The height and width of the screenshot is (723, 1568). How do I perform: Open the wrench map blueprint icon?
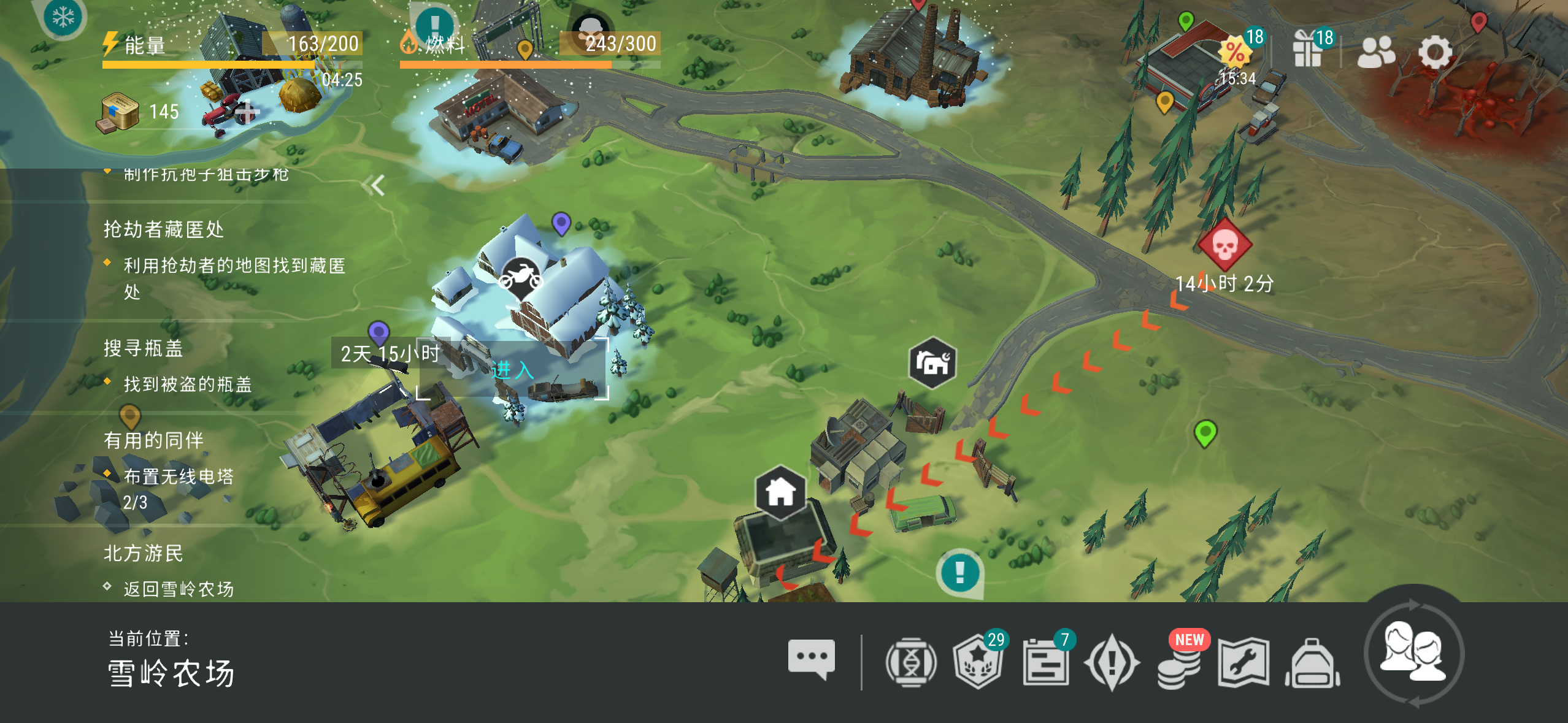(1243, 663)
